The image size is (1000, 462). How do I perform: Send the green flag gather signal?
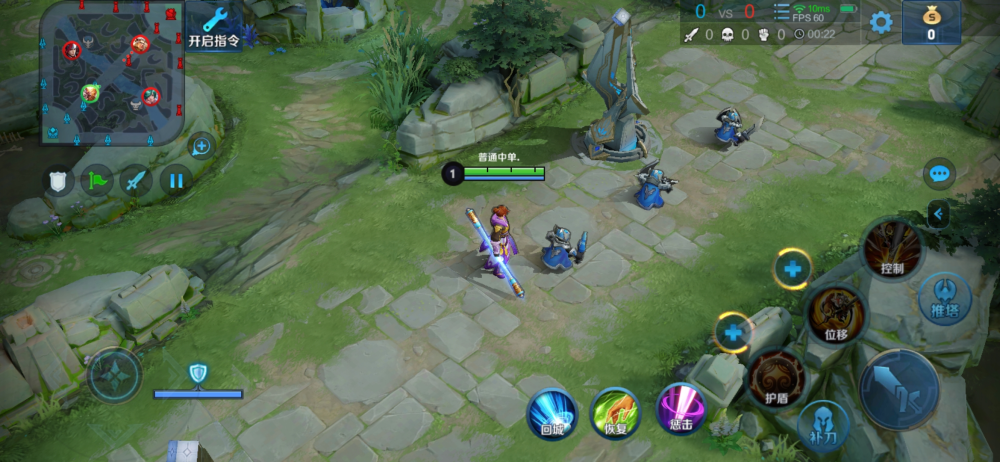[97, 181]
